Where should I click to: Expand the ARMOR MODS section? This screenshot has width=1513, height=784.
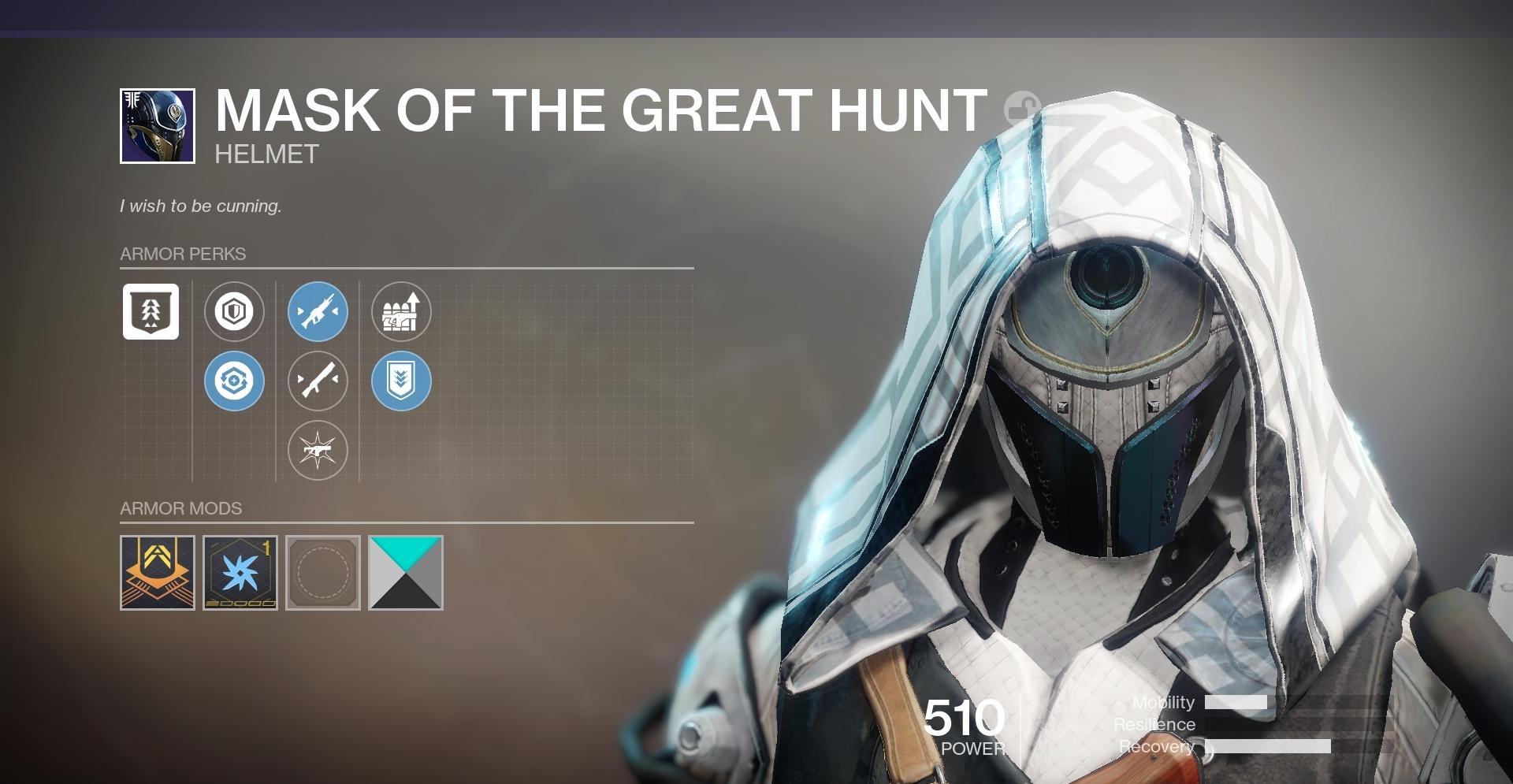(x=180, y=508)
